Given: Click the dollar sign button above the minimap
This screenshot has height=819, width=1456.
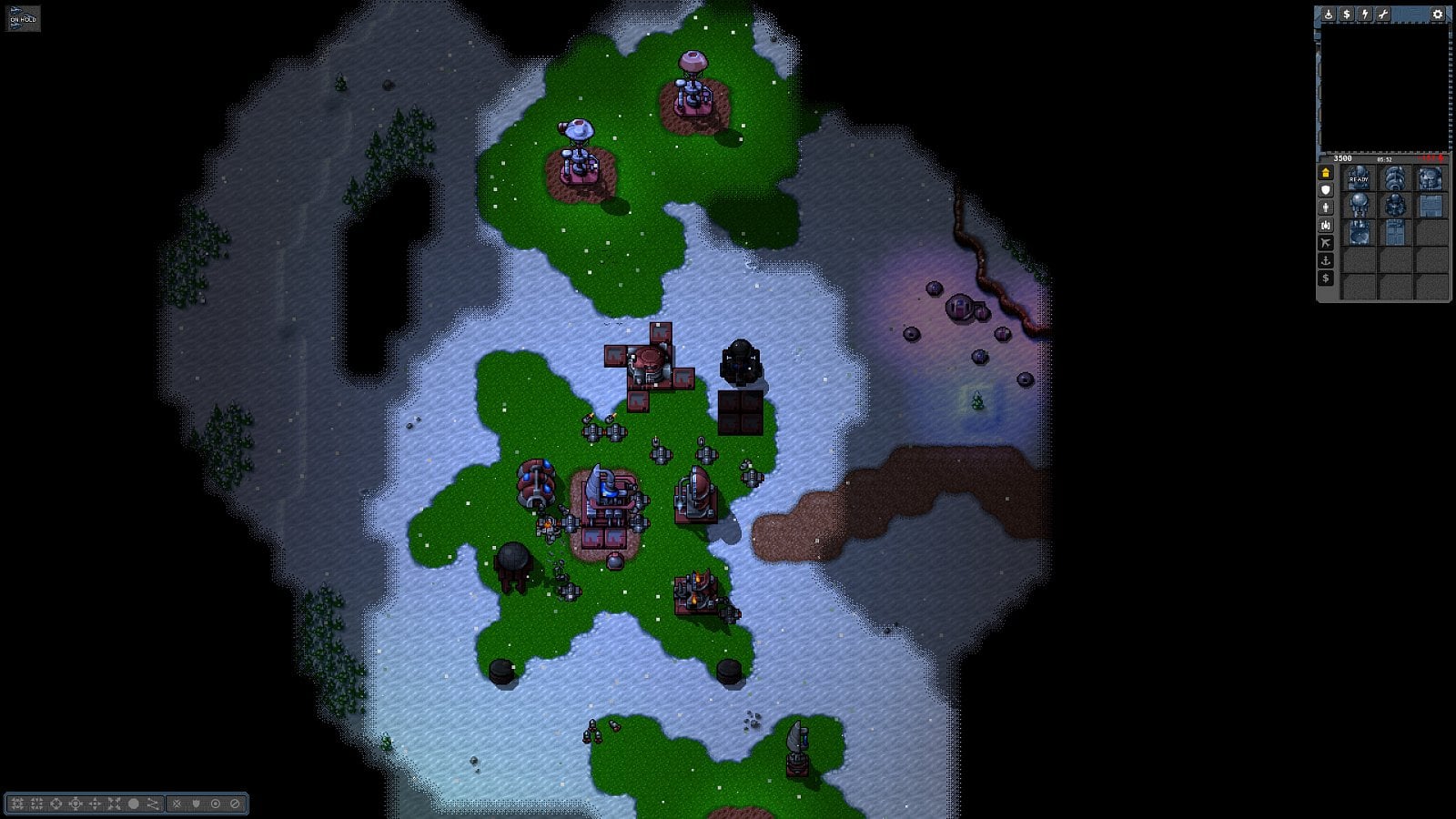Looking at the screenshot, I should (1347, 15).
